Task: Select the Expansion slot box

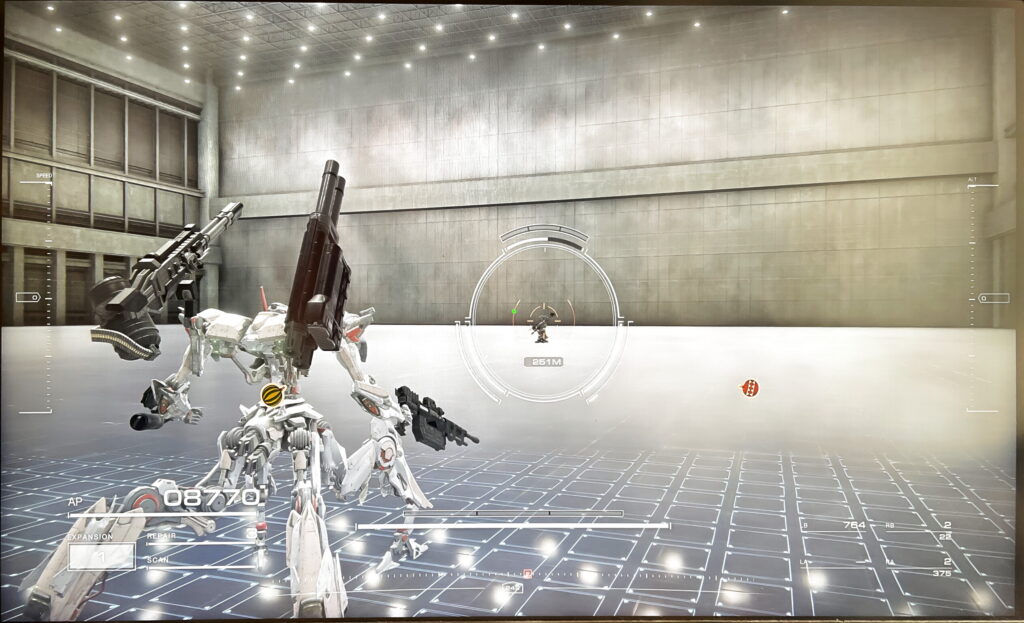Action: 101,556
